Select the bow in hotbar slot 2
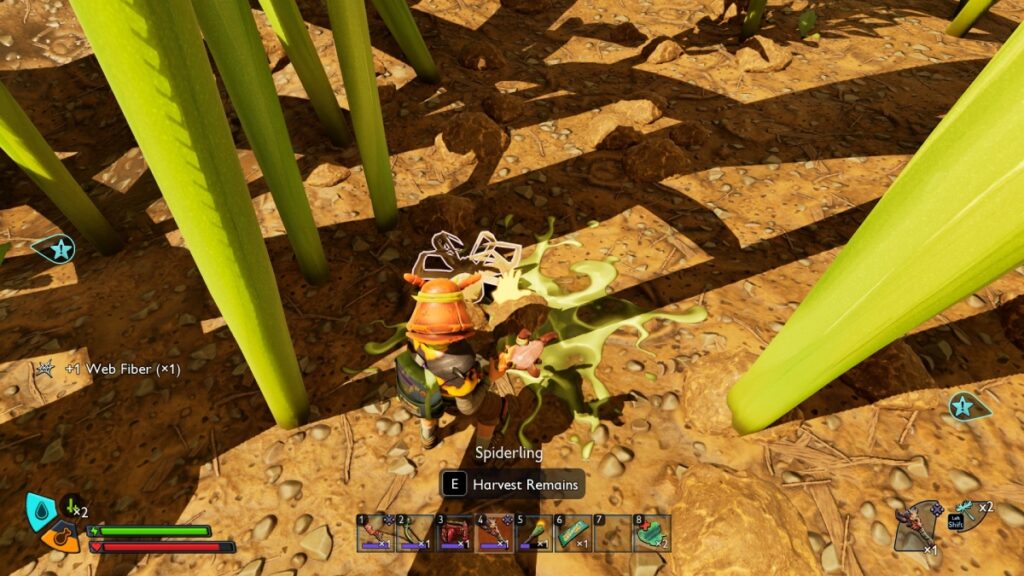Image resolution: width=1024 pixels, height=576 pixels. coord(415,533)
